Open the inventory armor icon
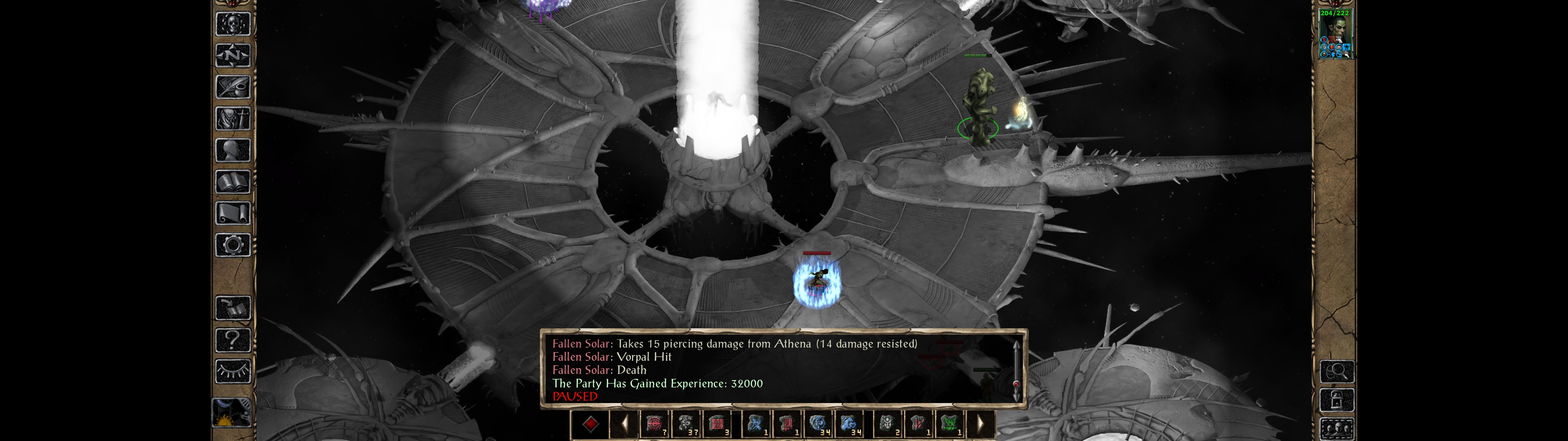The width and height of the screenshot is (1568, 441). 232,119
